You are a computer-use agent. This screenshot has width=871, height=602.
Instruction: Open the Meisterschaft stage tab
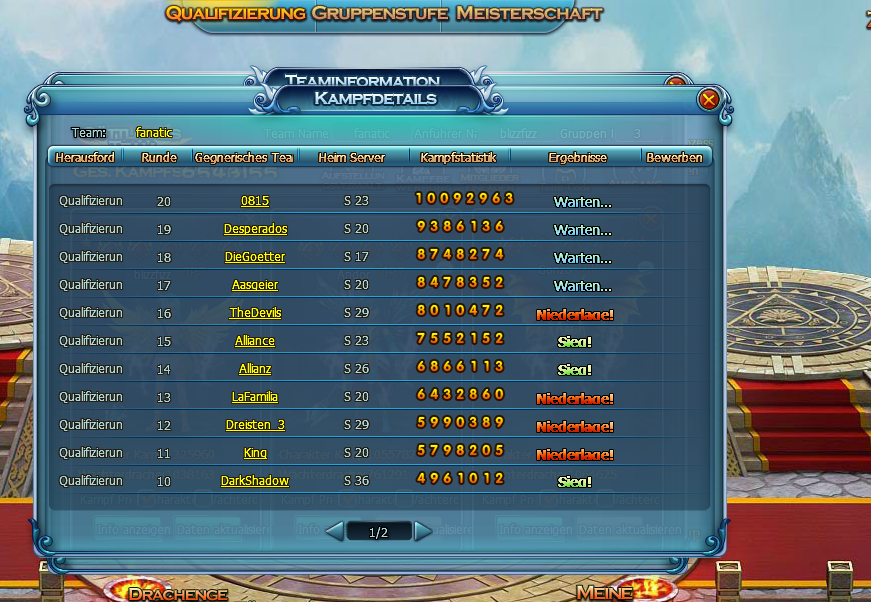tap(528, 14)
